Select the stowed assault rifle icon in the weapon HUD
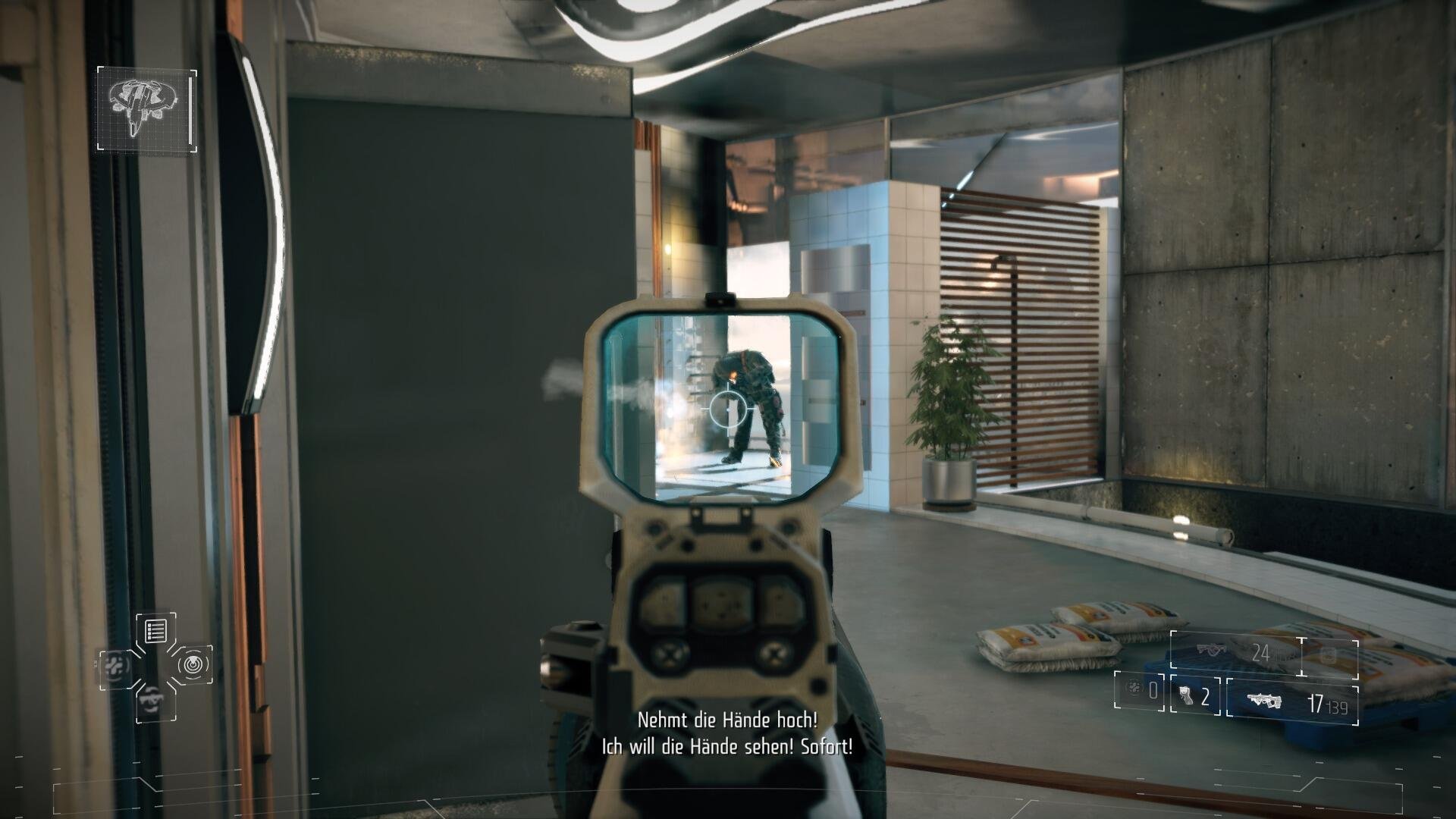 [1211, 649]
